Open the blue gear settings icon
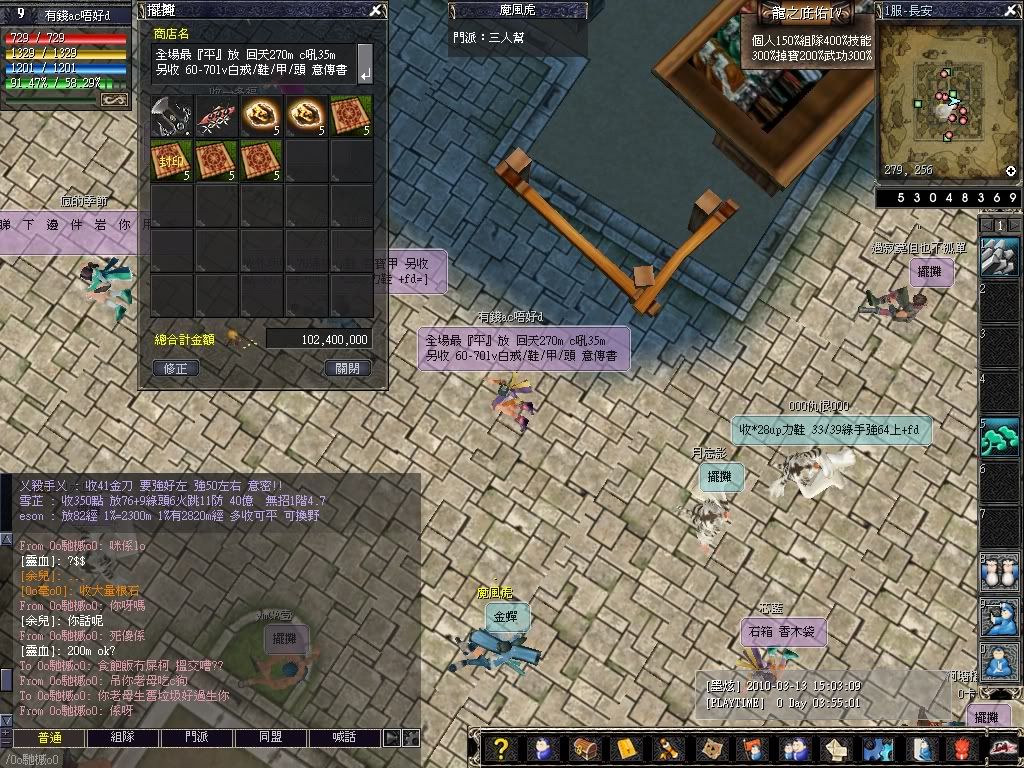Screen dimensions: 1024x768 click(x=877, y=749)
